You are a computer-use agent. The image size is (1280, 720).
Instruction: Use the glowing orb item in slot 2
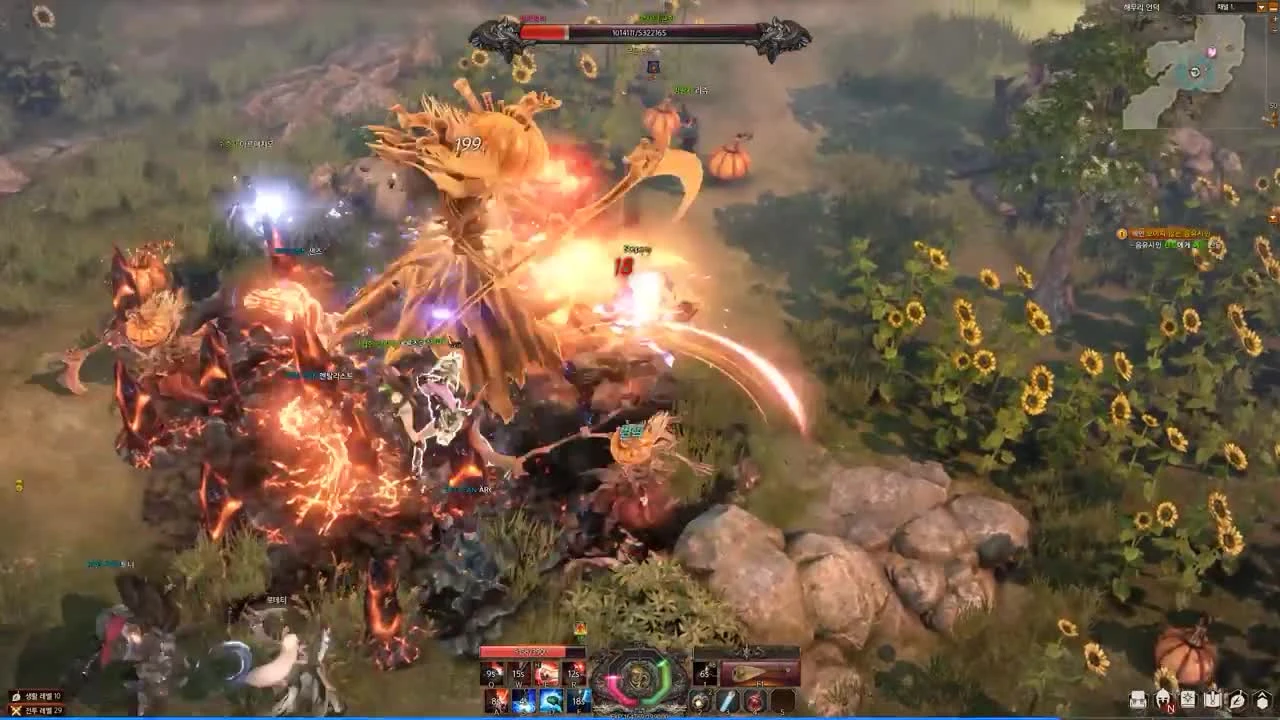(699, 701)
